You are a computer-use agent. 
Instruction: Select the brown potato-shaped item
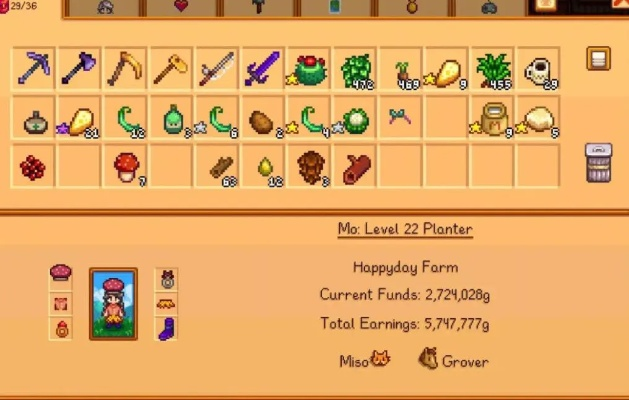(x=263, y=118)
